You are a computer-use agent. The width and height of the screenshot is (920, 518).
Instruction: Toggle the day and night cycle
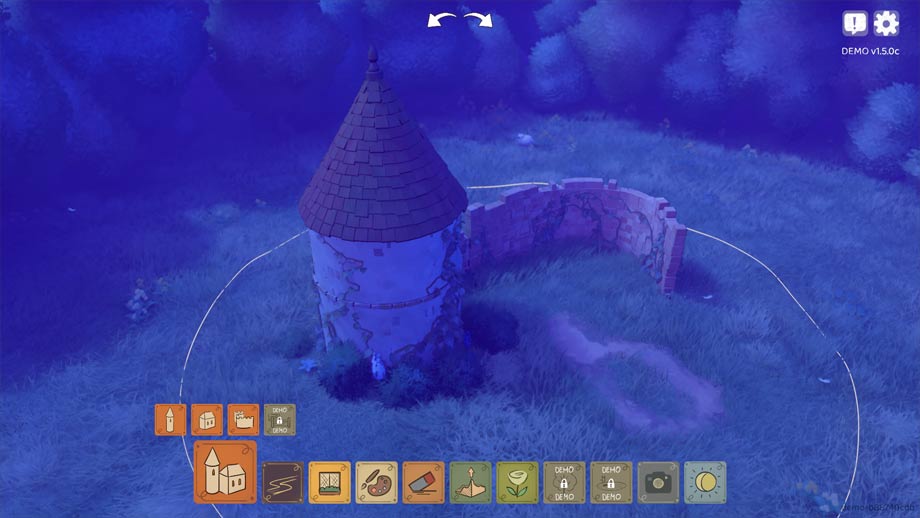click(x=706, y=482)
